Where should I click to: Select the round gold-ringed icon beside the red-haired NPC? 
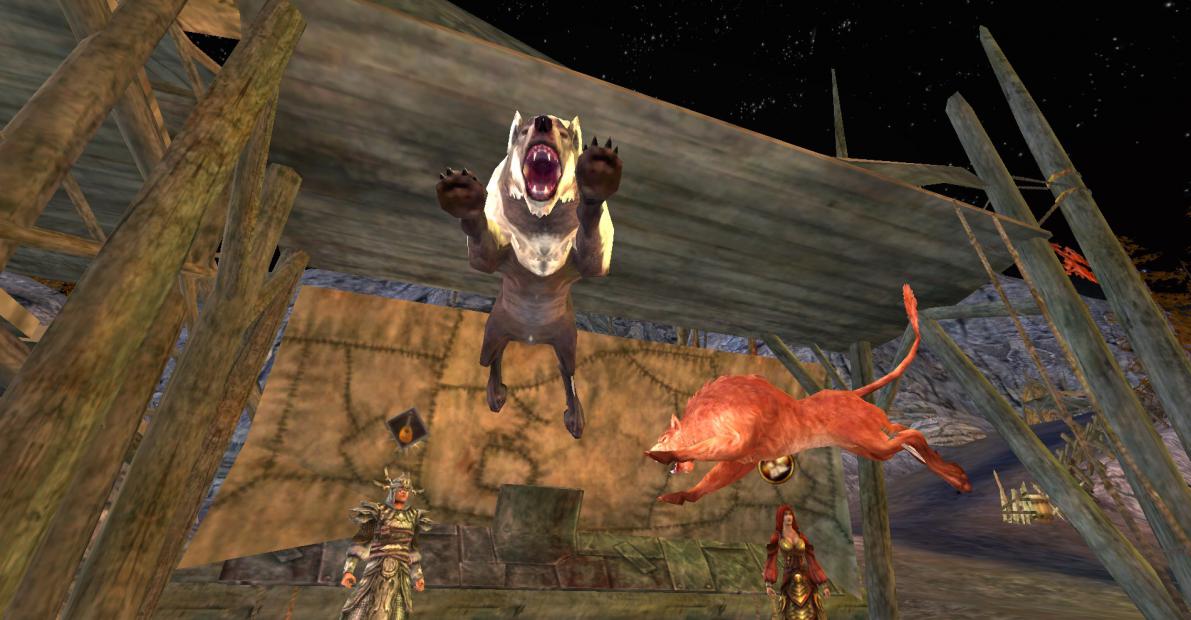[x=776, y=468]
